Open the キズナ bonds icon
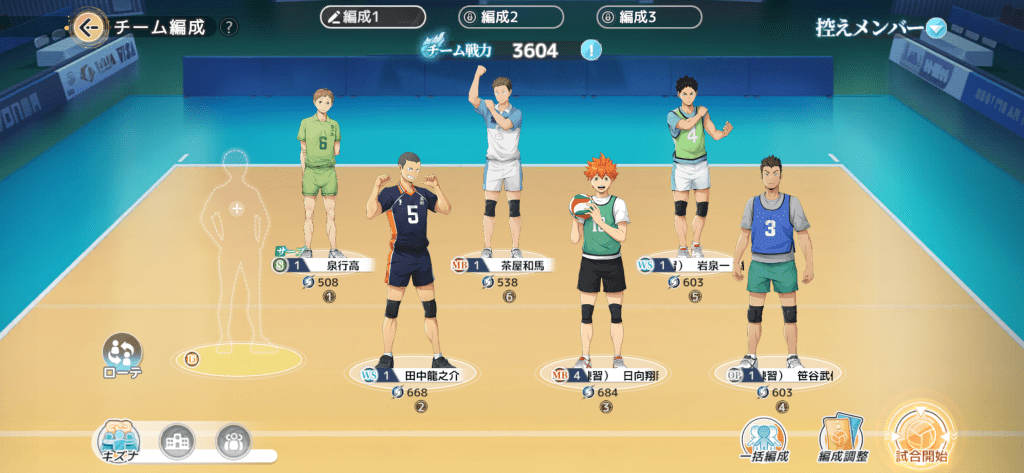Screen dimensions: 1024x473 118,441
